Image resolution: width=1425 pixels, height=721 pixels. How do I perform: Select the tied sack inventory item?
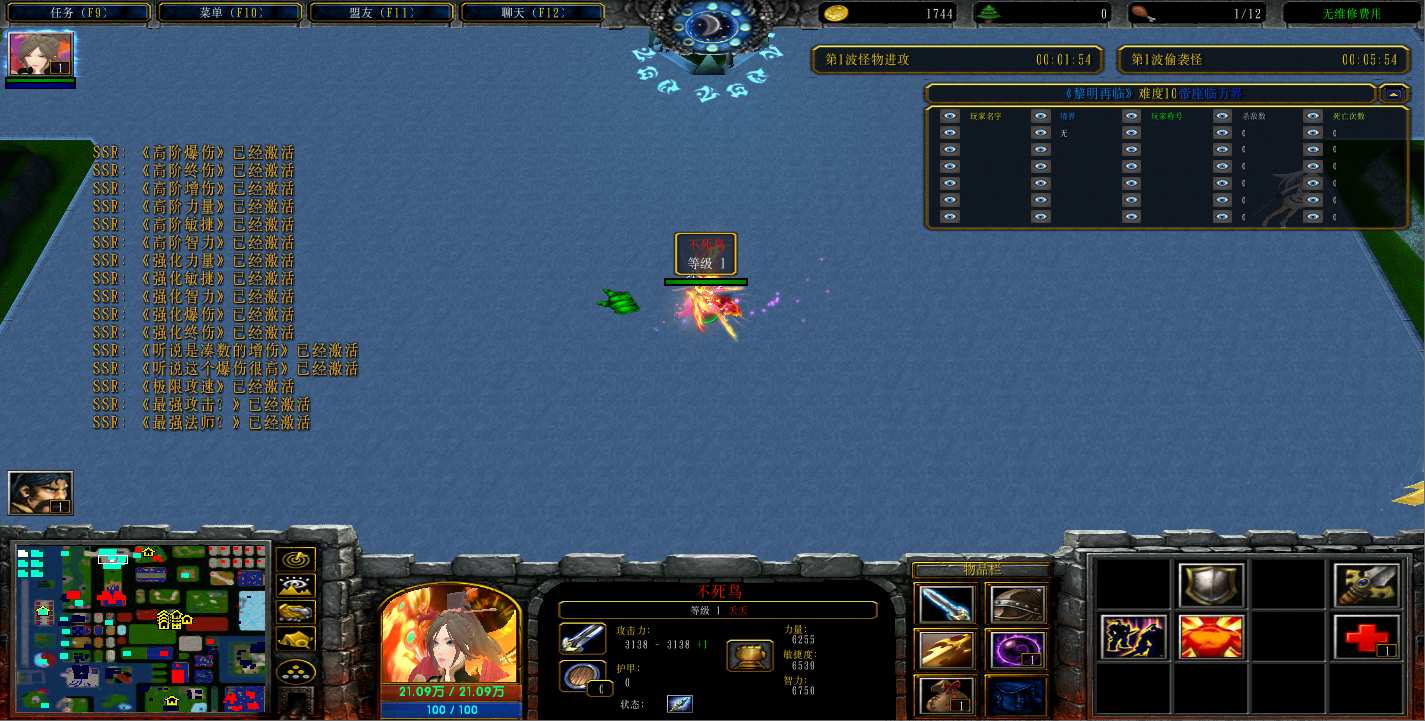coord(946,694)
